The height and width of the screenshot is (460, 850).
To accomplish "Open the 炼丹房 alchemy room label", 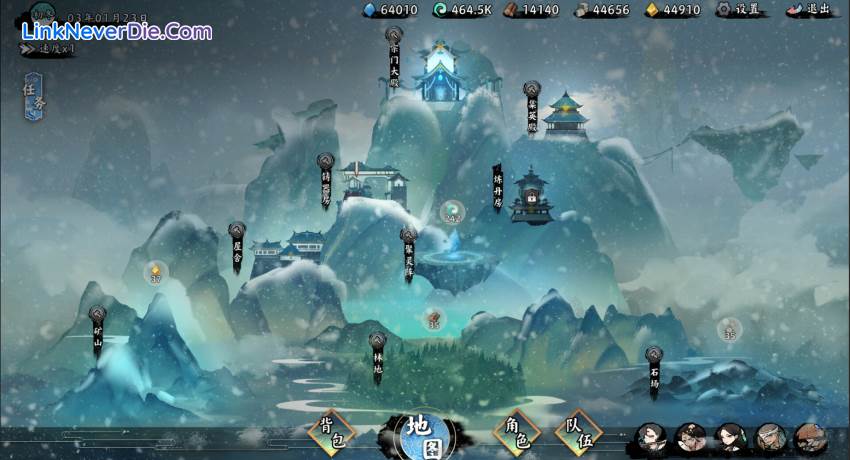I will 497,187.
